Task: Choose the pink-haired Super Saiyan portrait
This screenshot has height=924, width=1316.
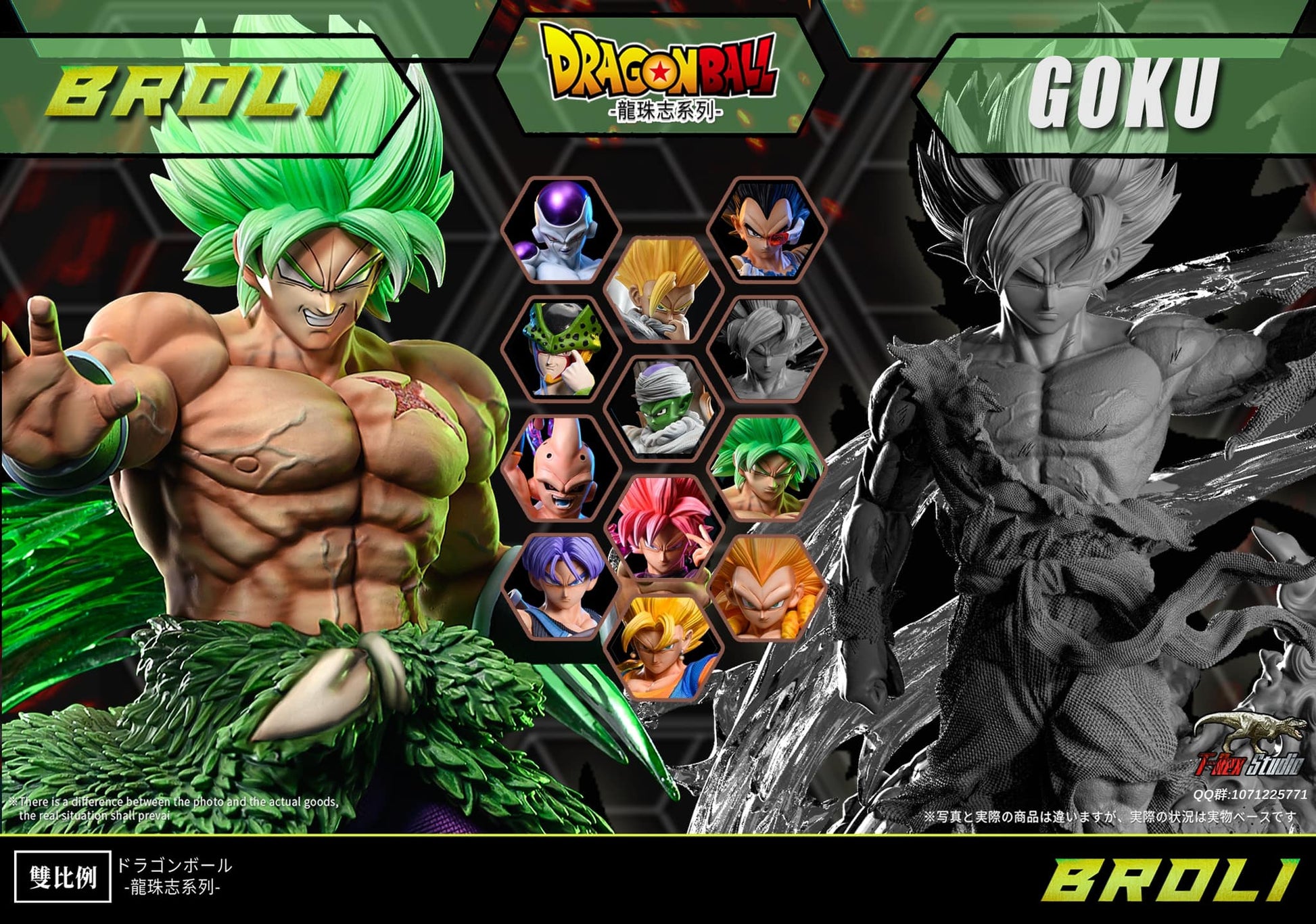Action: (663, 528)
